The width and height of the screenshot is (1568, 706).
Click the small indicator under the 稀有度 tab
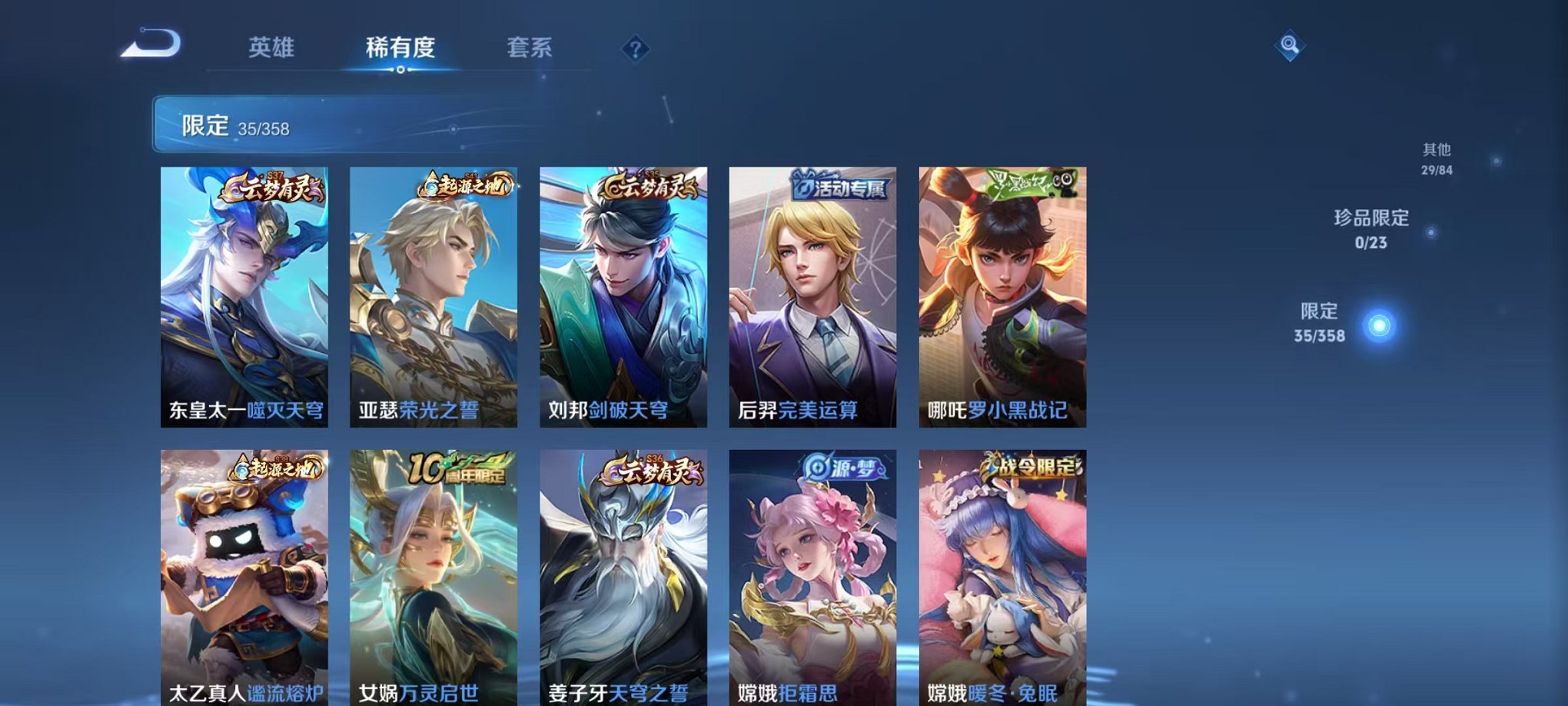(400, 70)
